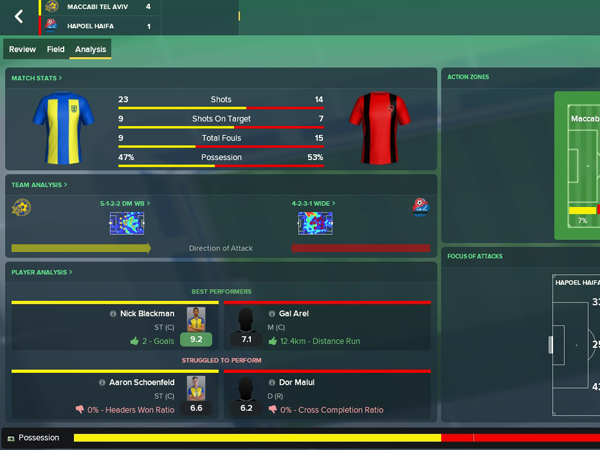This screenshot has width=600, height=450.
Task: Select the Analysis tab
Action: [90, 49]
